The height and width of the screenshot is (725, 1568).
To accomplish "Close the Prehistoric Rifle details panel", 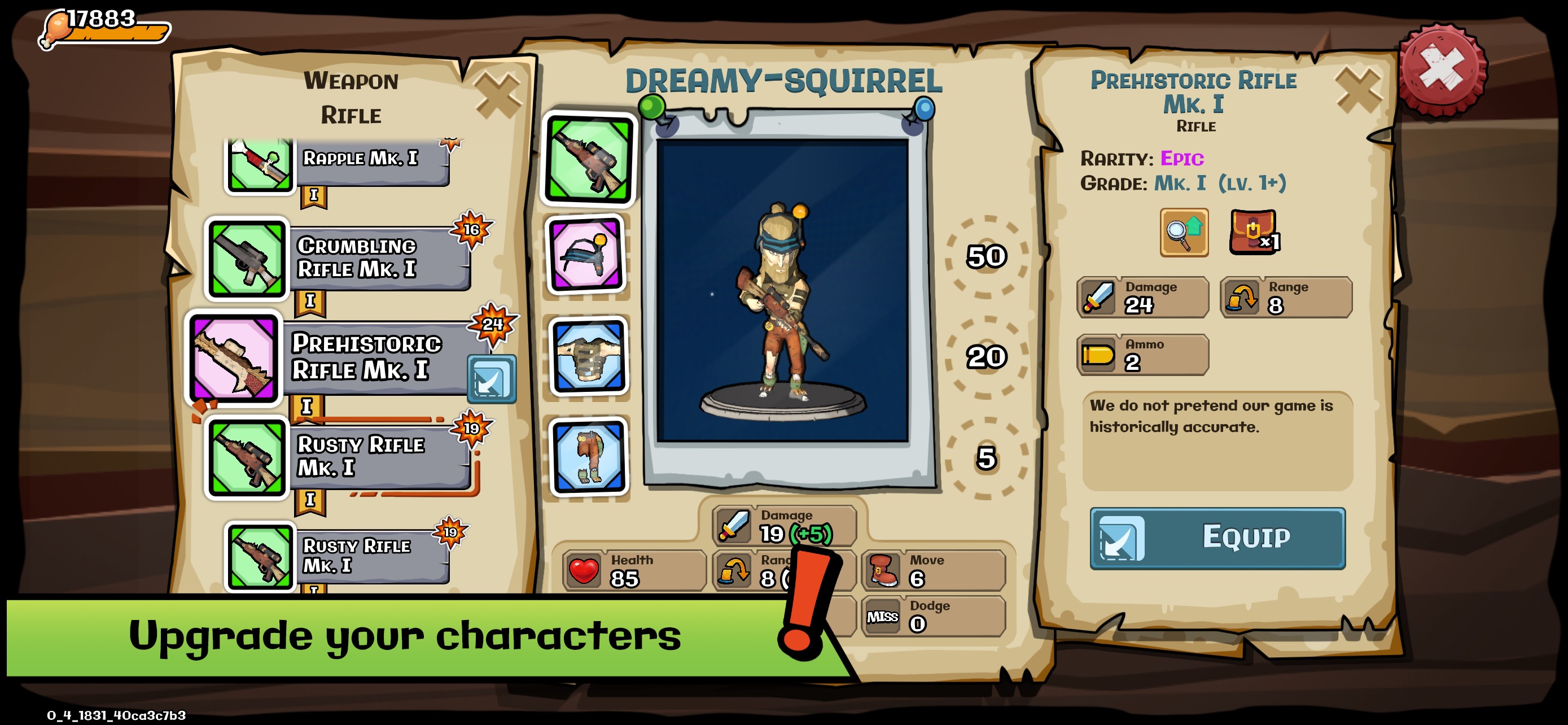I will [1357, 90].
